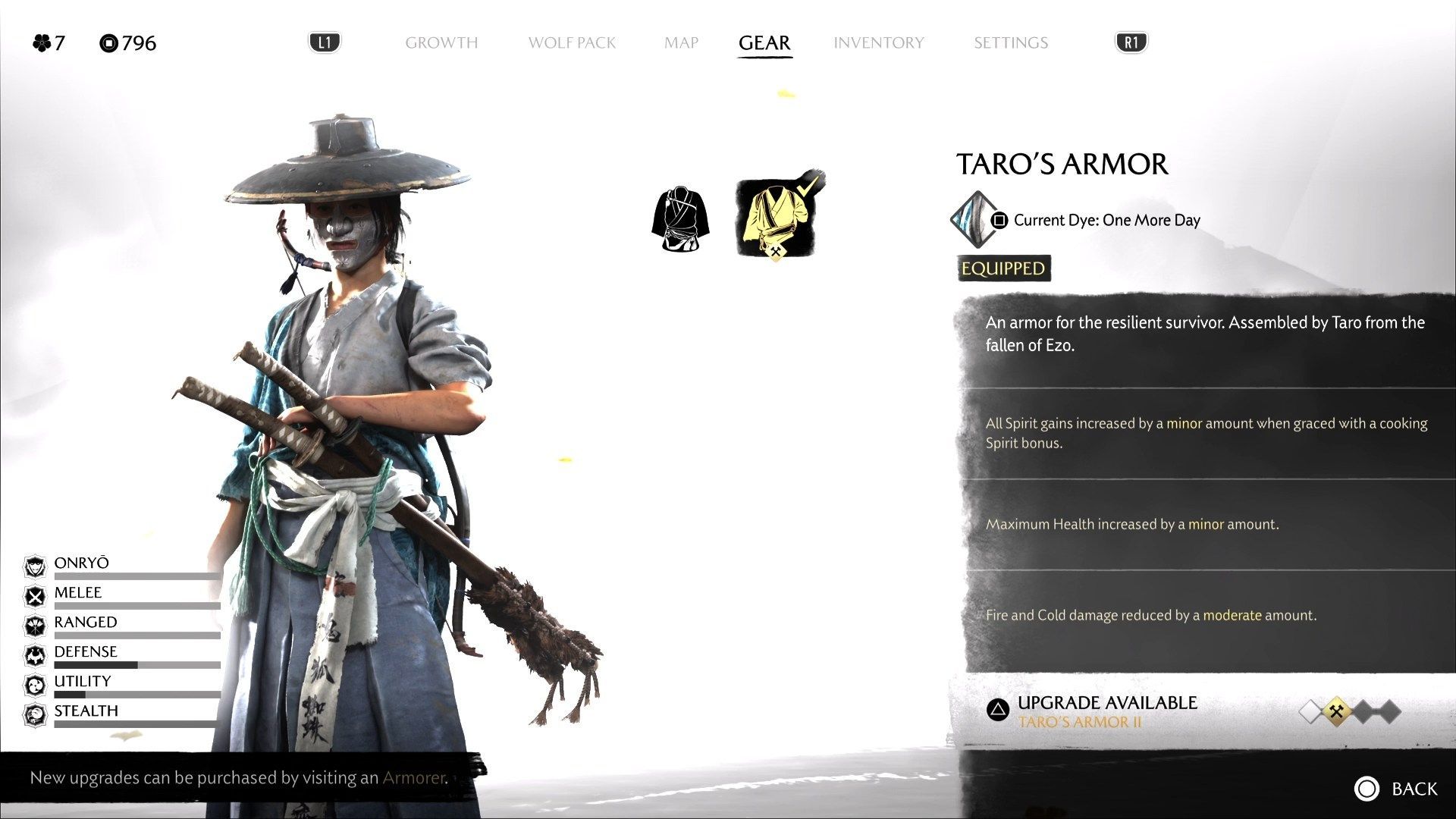
Task: Switch to the Settings tab
Action: 1010,43
